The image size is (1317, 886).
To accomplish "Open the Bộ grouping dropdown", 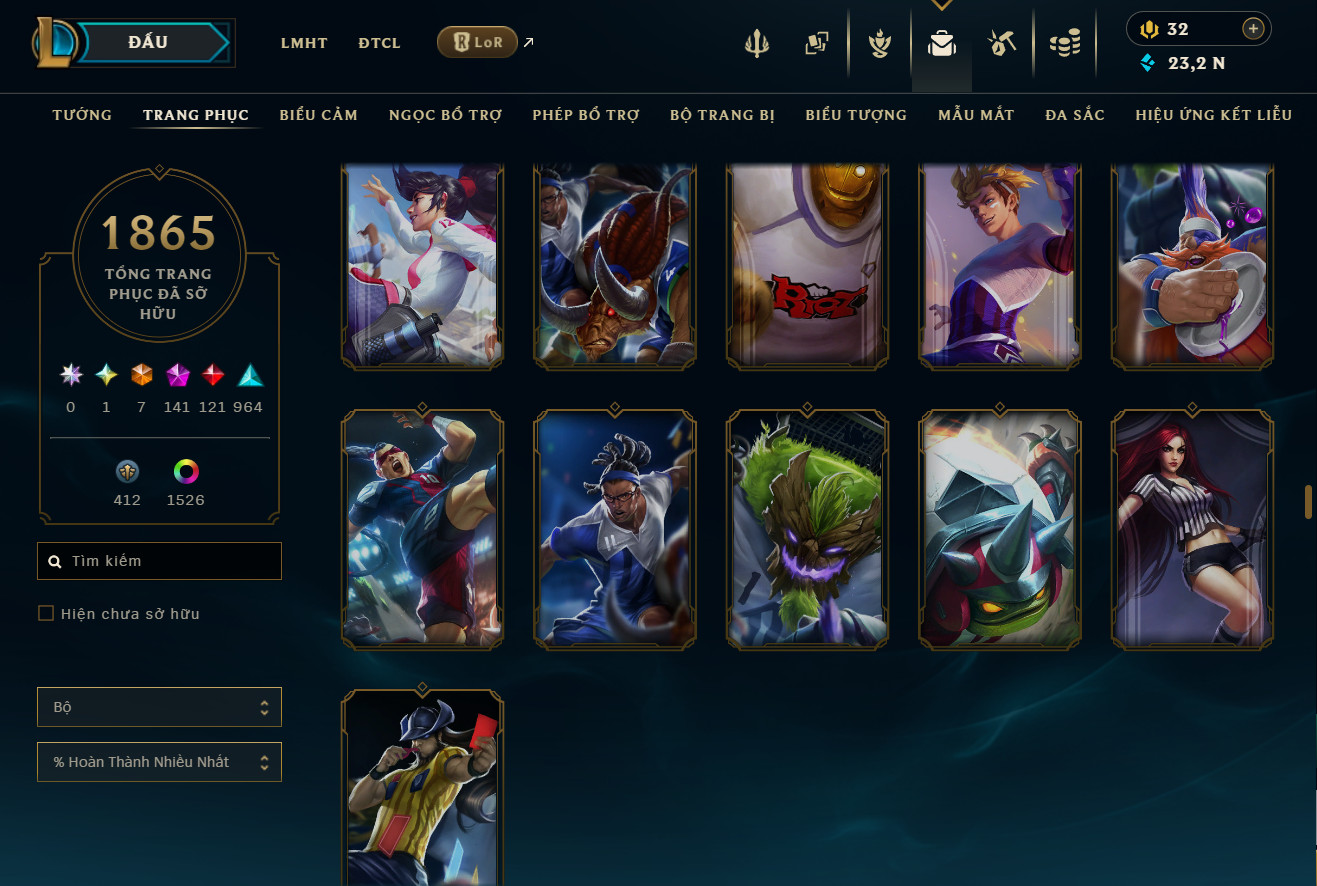I will click(x=159, y=707).
